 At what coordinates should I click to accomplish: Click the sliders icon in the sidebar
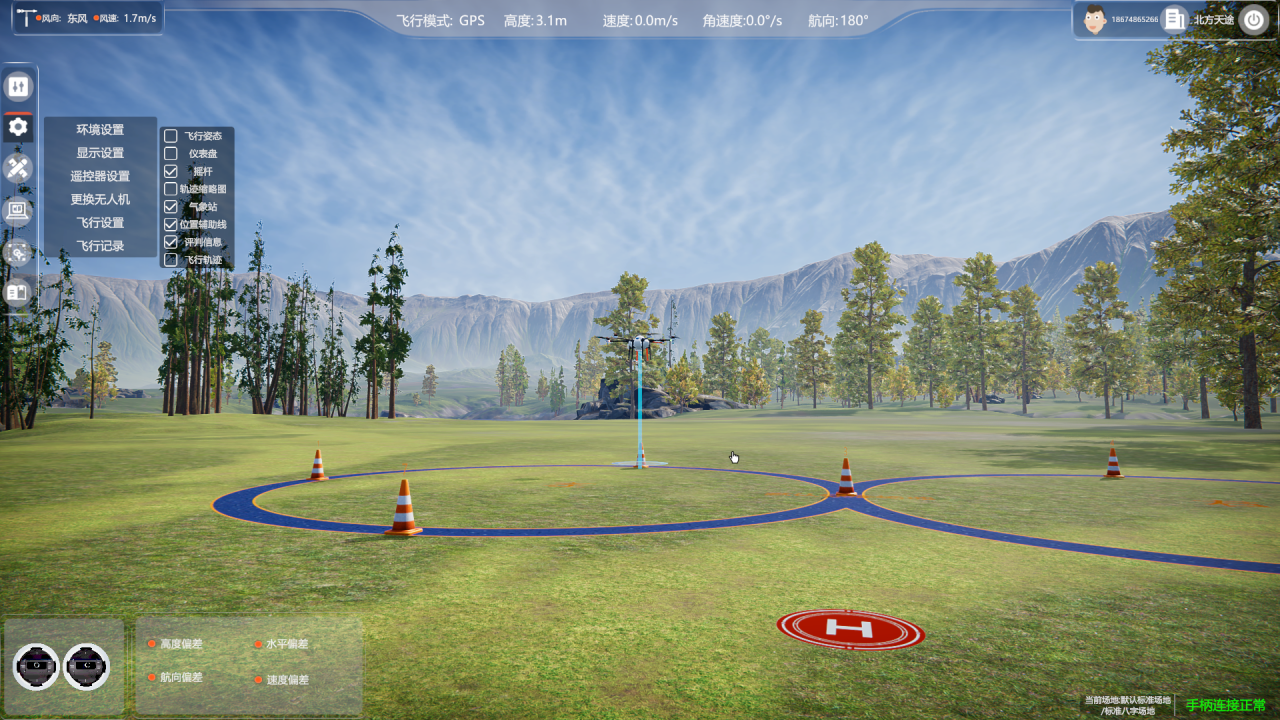[x=18, y=87]
